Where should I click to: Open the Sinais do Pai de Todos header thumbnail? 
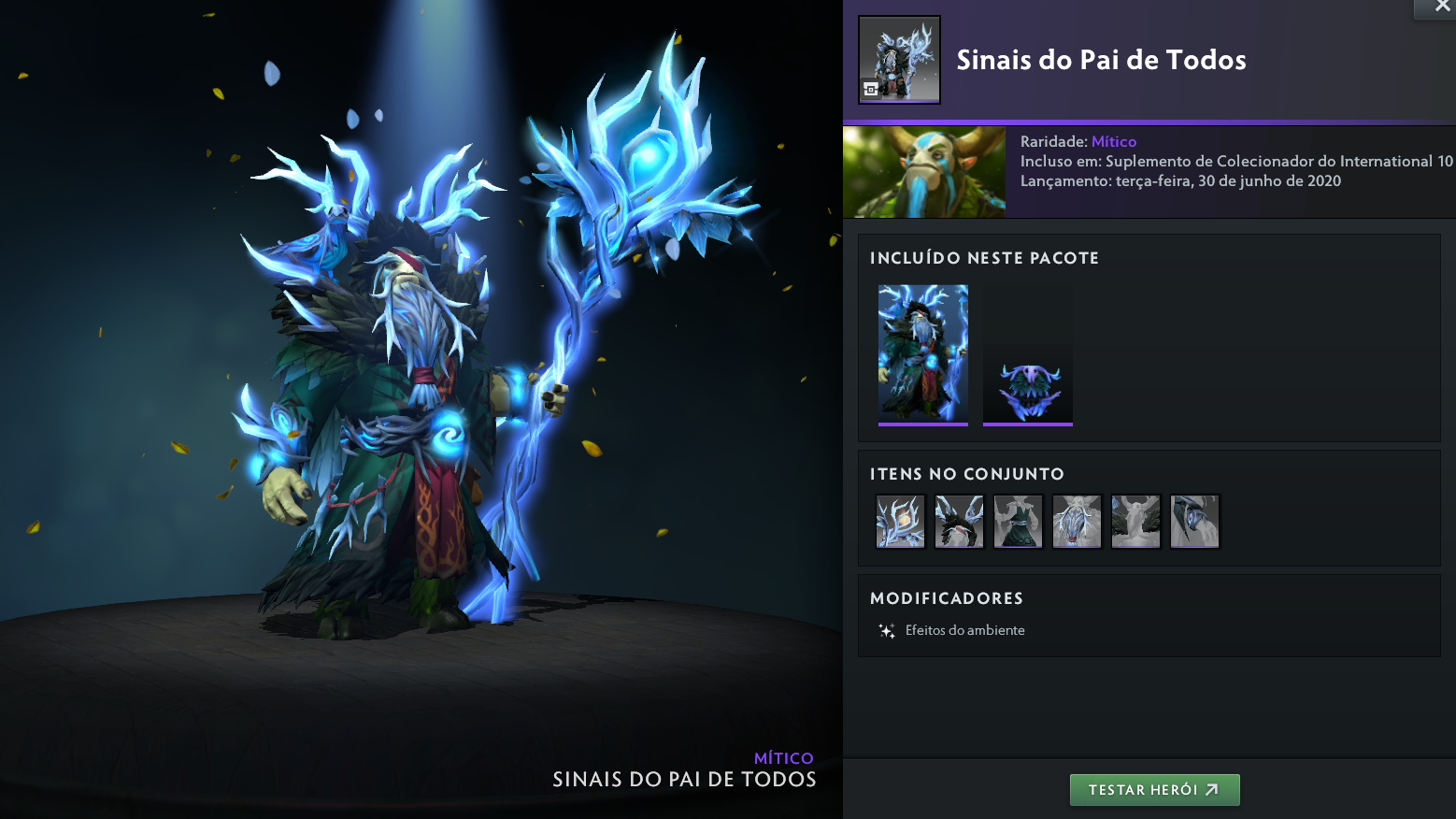coord(899,59)
